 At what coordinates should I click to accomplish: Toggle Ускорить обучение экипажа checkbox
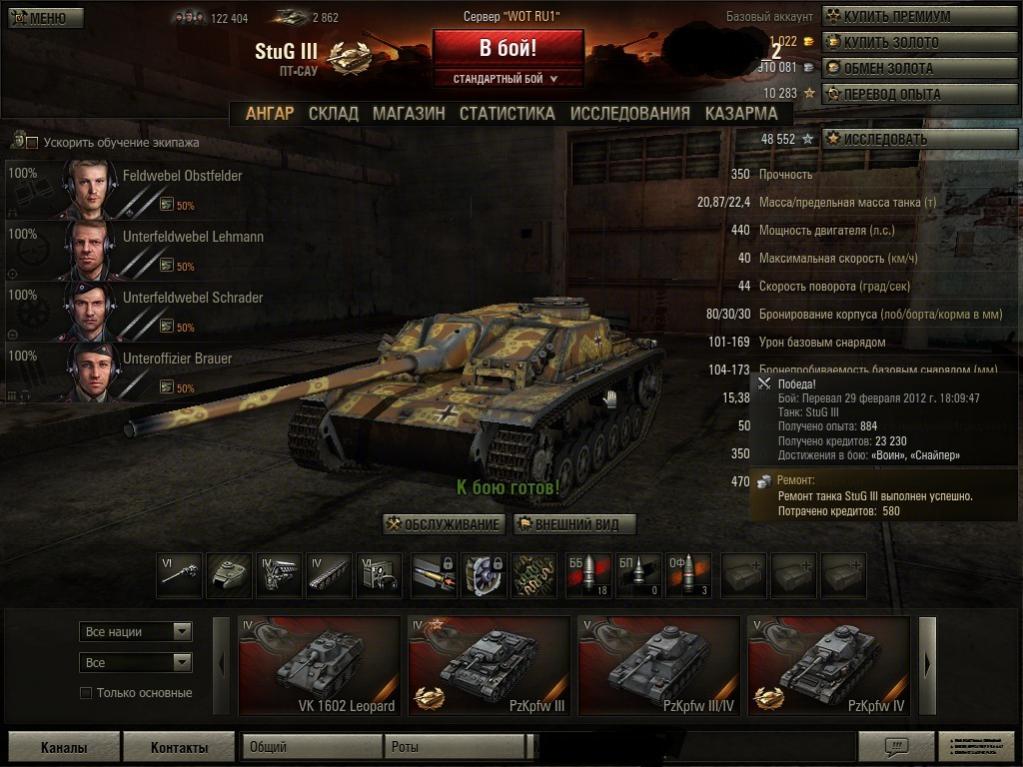tap(31, 143)
